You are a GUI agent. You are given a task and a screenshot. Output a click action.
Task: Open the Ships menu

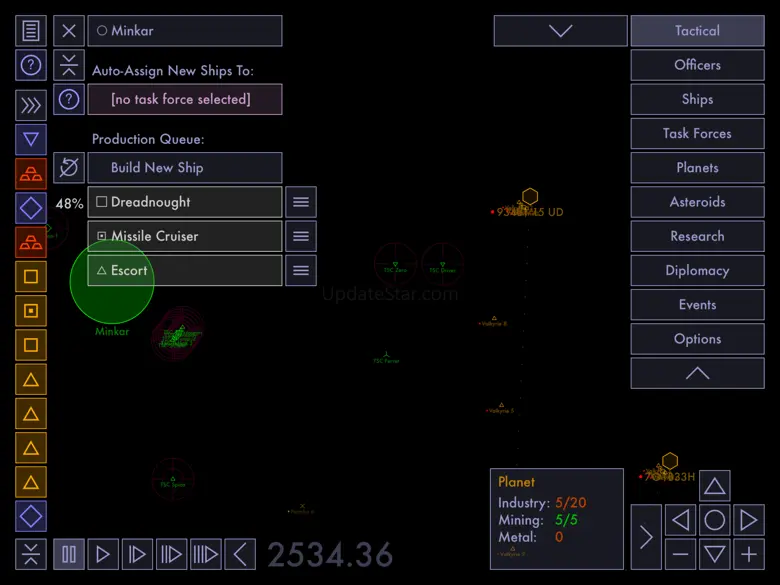point(697,99)
